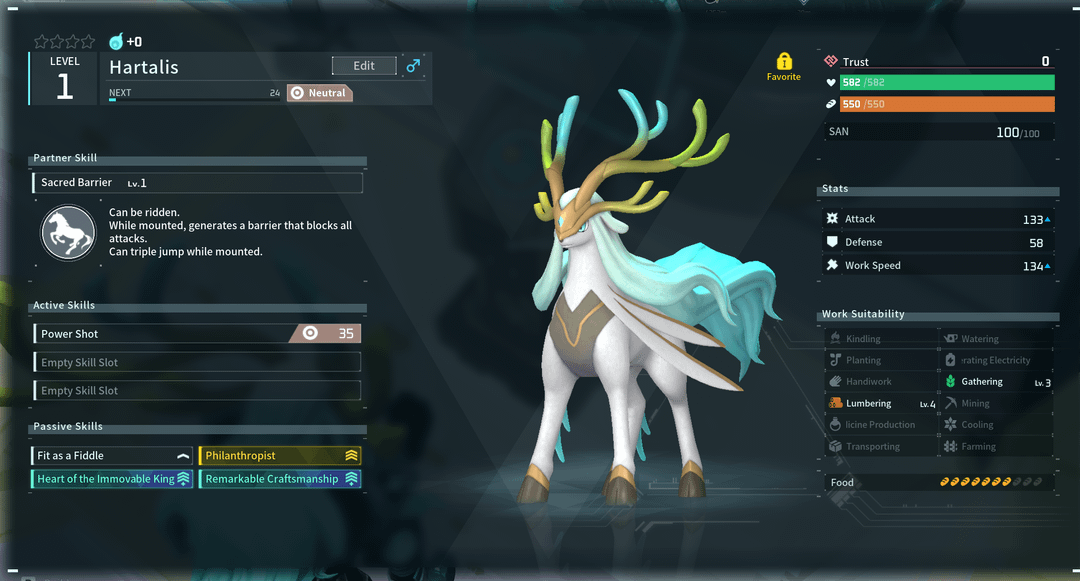Select the Fit as a Fiddle passive

tap(112, 456)
